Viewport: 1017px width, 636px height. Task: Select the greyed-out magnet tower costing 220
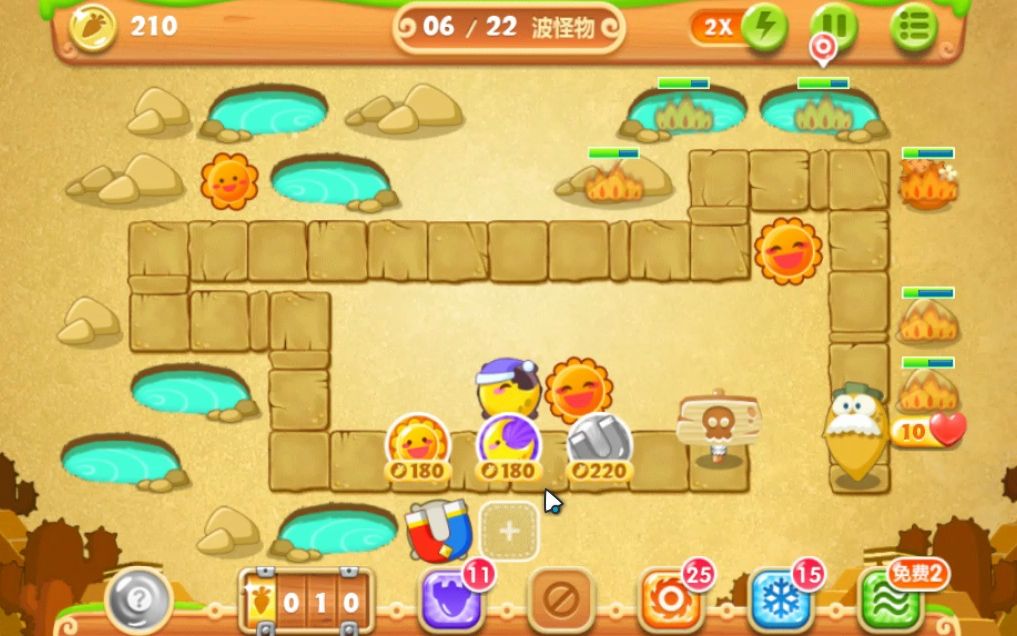point(599,442)
